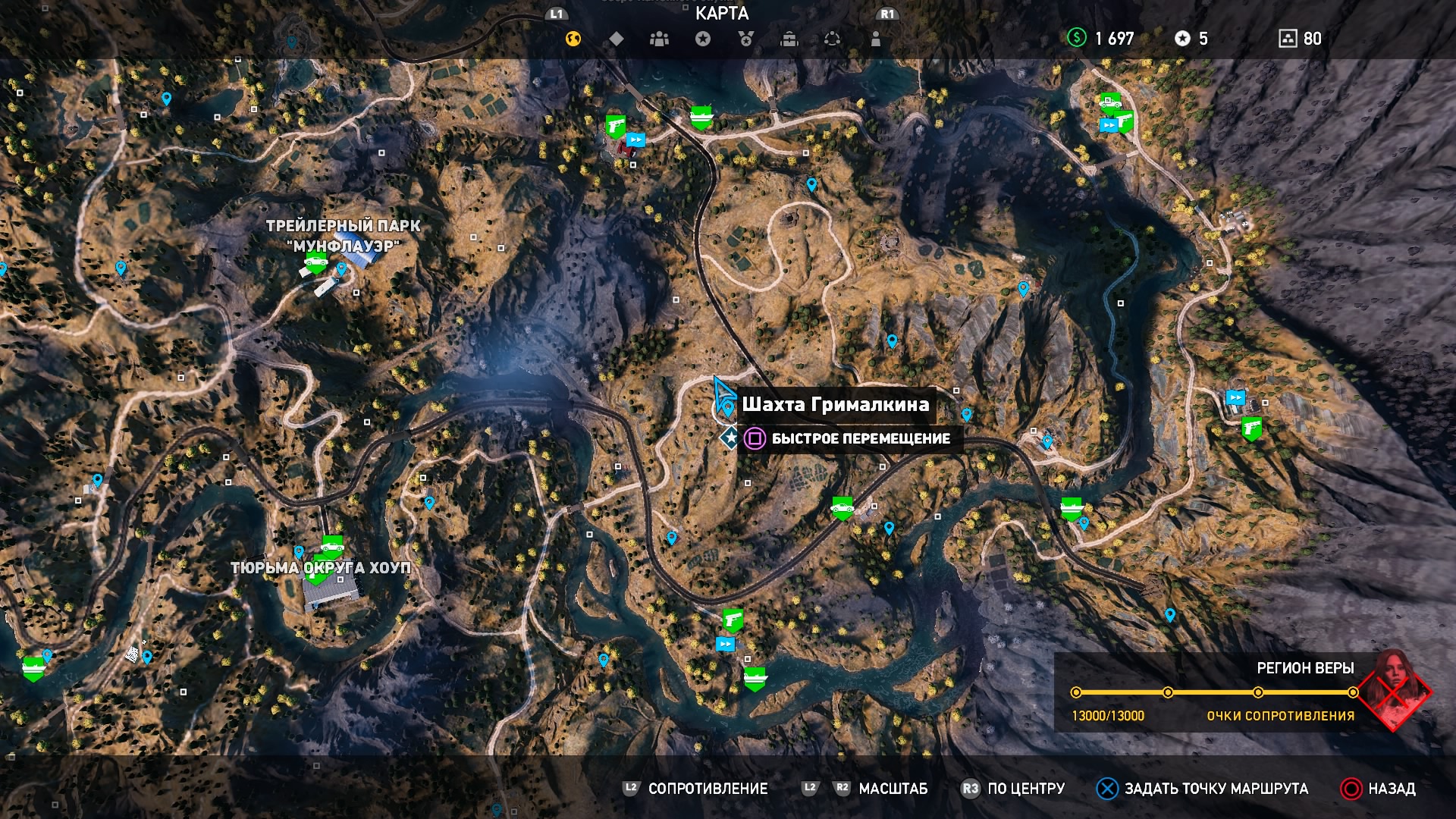Image resolution: width=1456 pixels, height=819 pixels.
Task: Select the Шахта Грималкина location marker
Action: (728, 409)
